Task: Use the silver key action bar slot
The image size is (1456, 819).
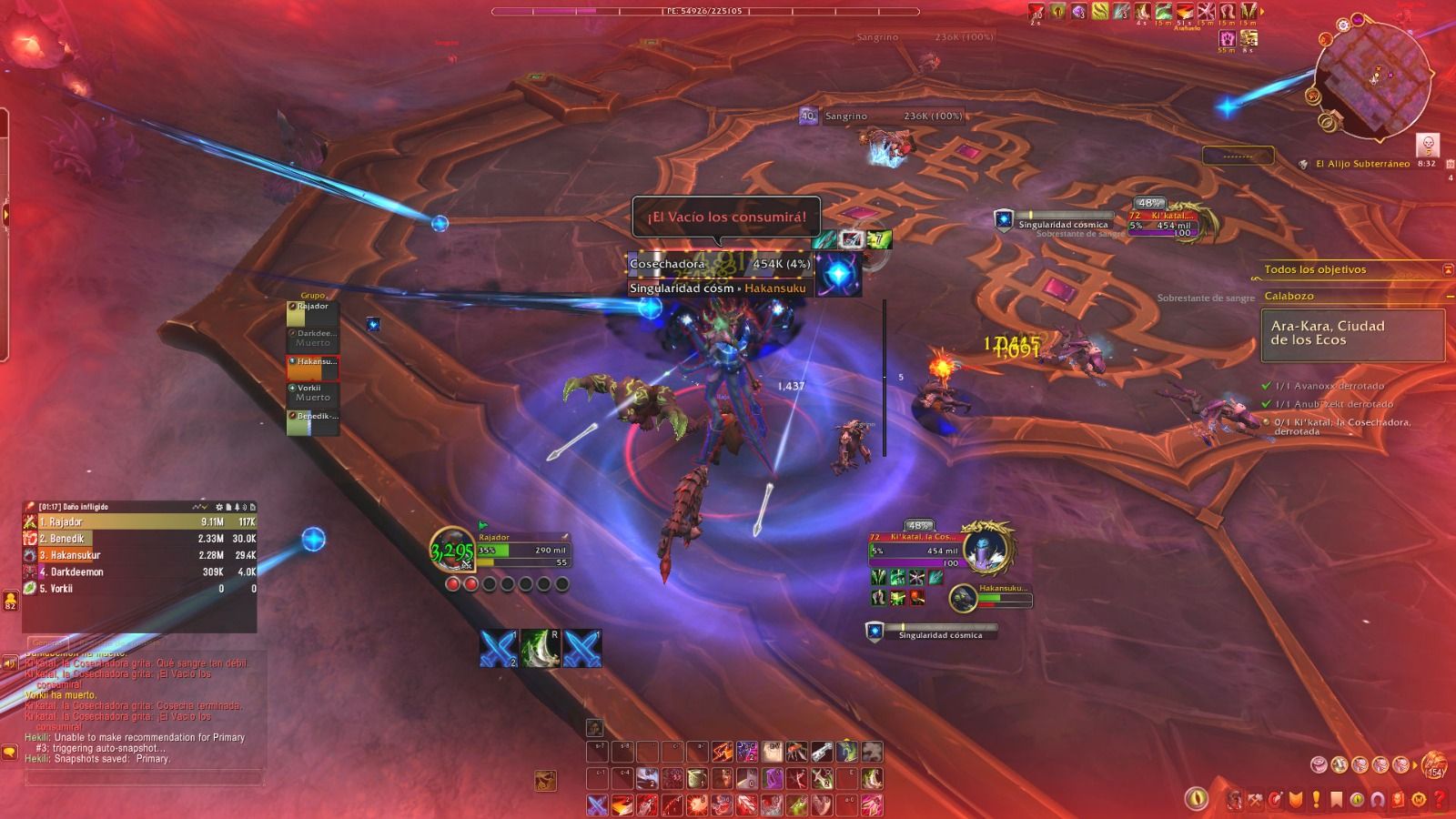Action: pos(822,752)
